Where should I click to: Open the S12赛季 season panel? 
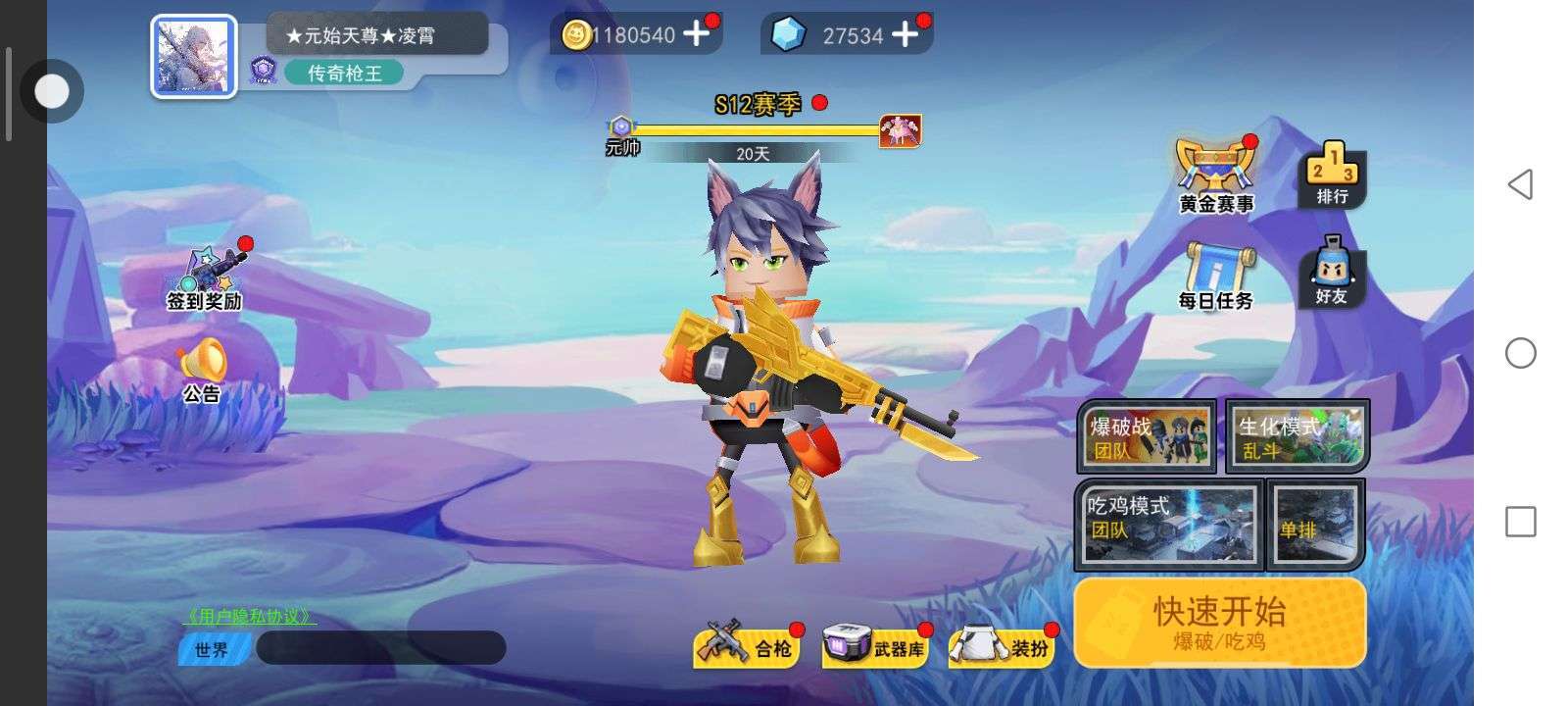[758, 104]
